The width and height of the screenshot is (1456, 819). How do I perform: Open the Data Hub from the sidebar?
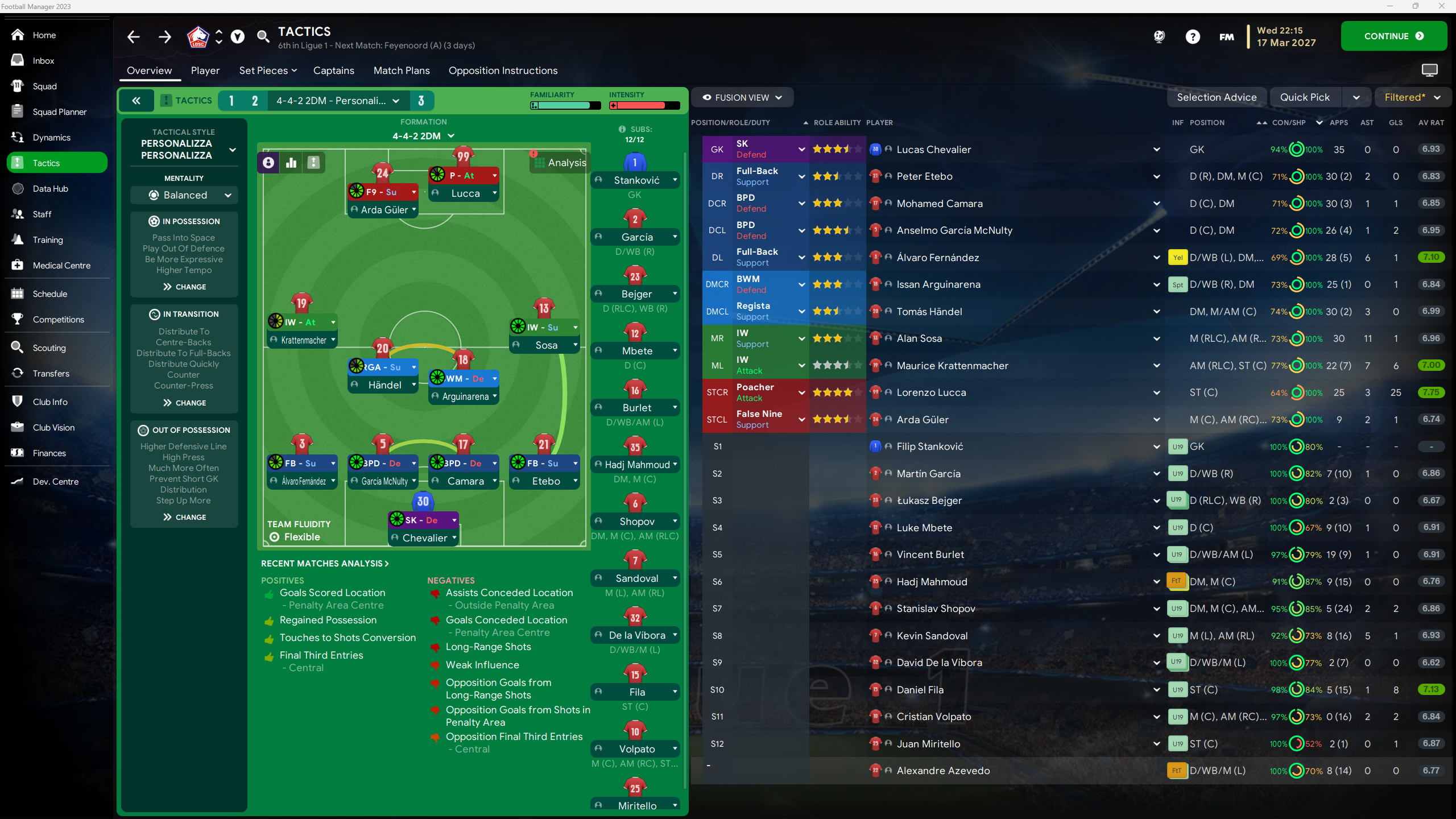tap(51, 188)
